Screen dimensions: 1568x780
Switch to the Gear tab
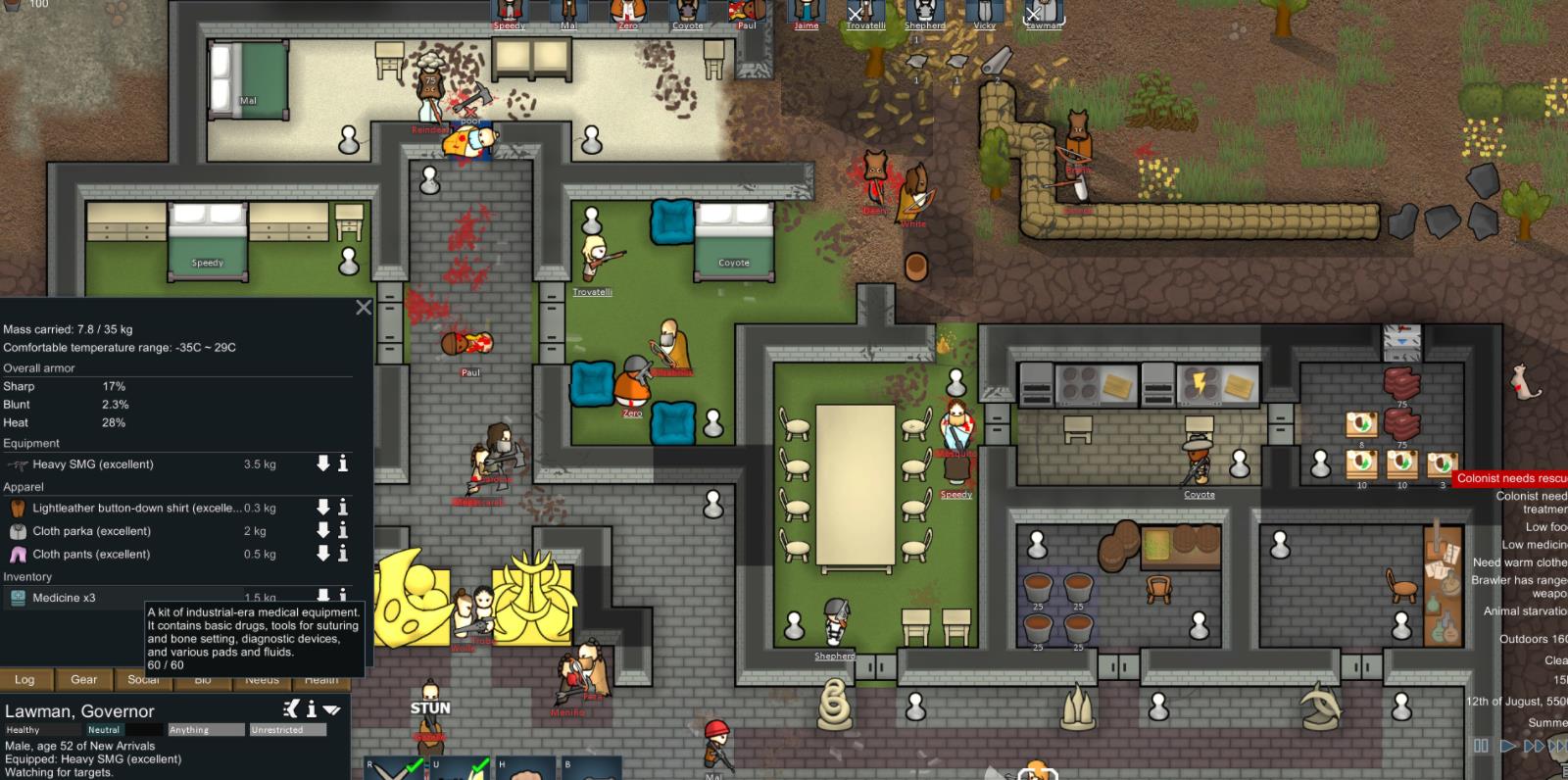(x=83, y=679)
